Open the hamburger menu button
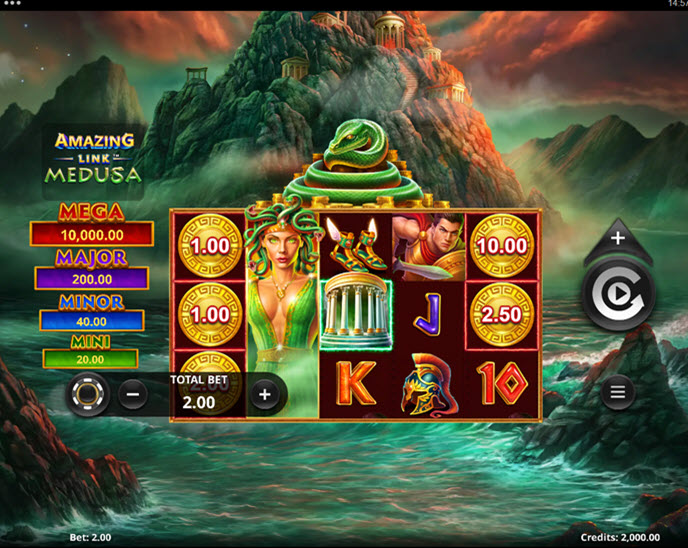The image size is (688, 548). coord(618,392)
